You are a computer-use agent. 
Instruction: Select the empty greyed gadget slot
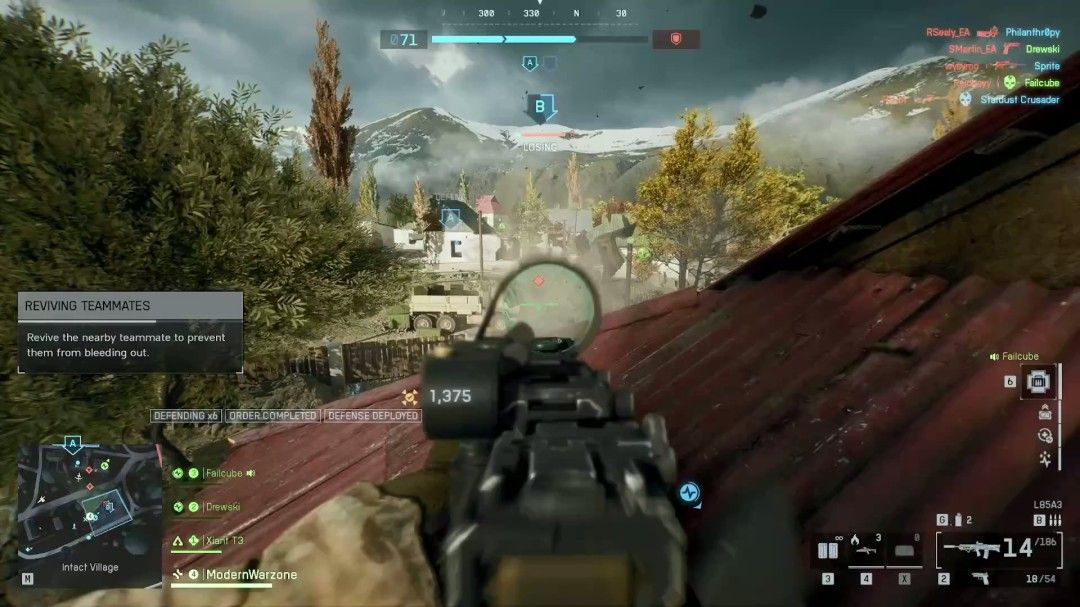[904, 551]
